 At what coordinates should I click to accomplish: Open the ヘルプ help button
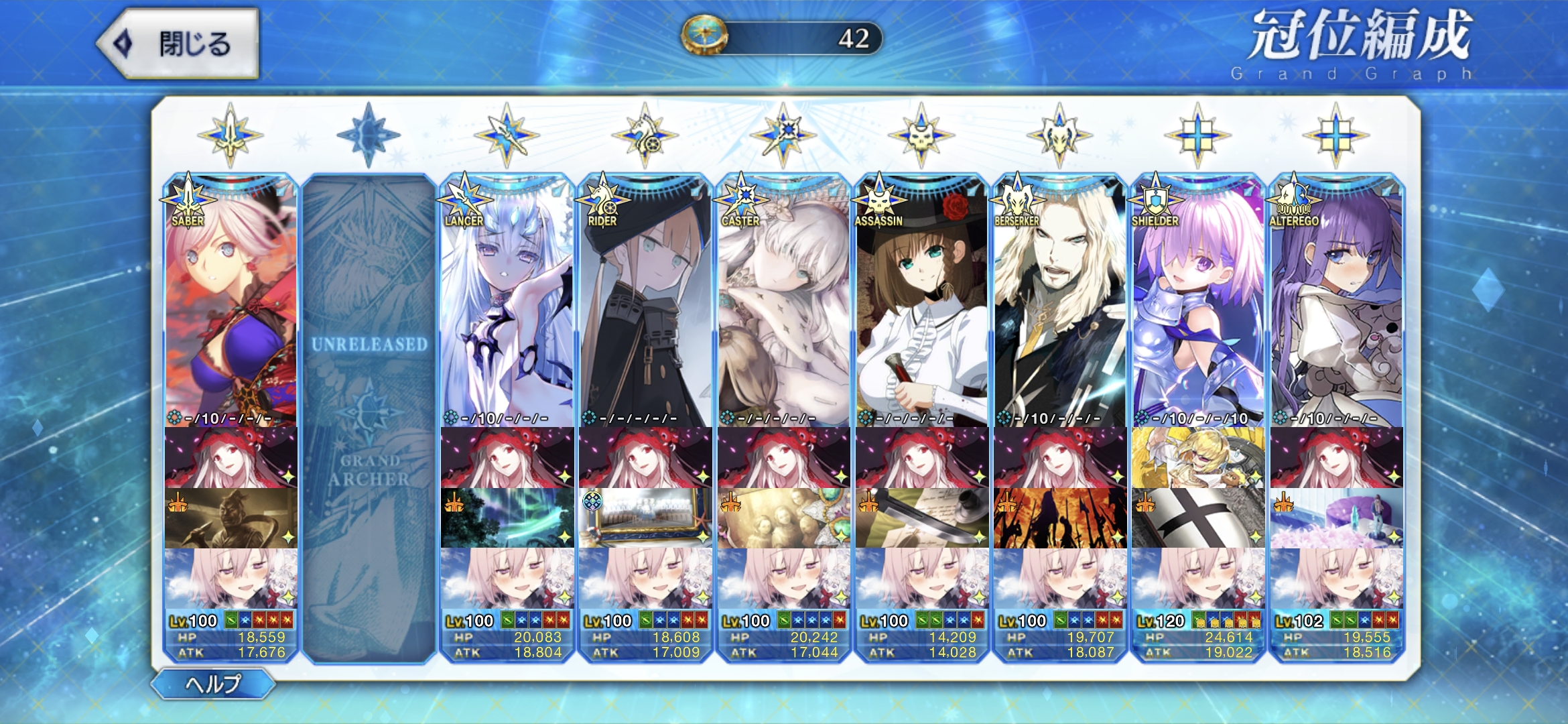(x=213, y=684)
